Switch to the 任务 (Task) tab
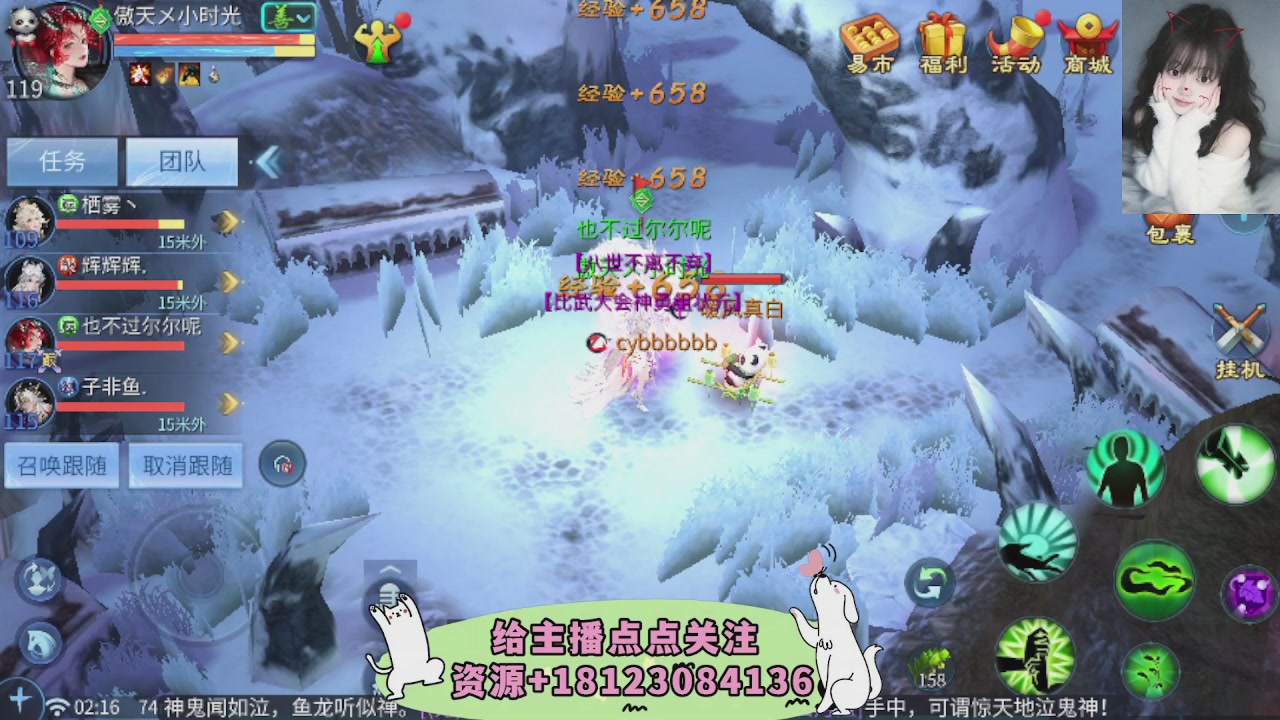The image size is (1280, 720). (x=60, y=162)
